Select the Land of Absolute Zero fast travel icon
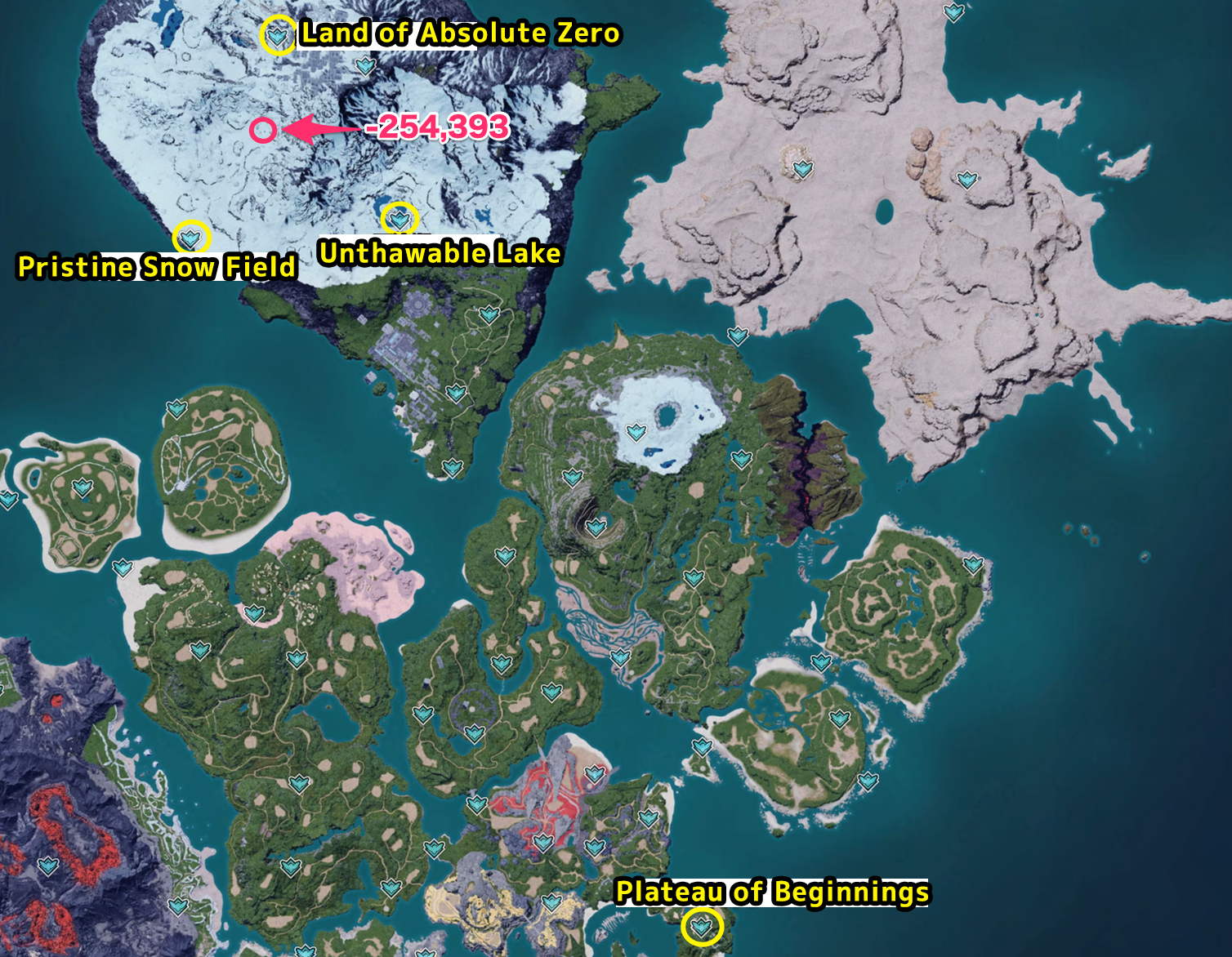The height and width of the screenshot is (957, 1232). point(276,35)
